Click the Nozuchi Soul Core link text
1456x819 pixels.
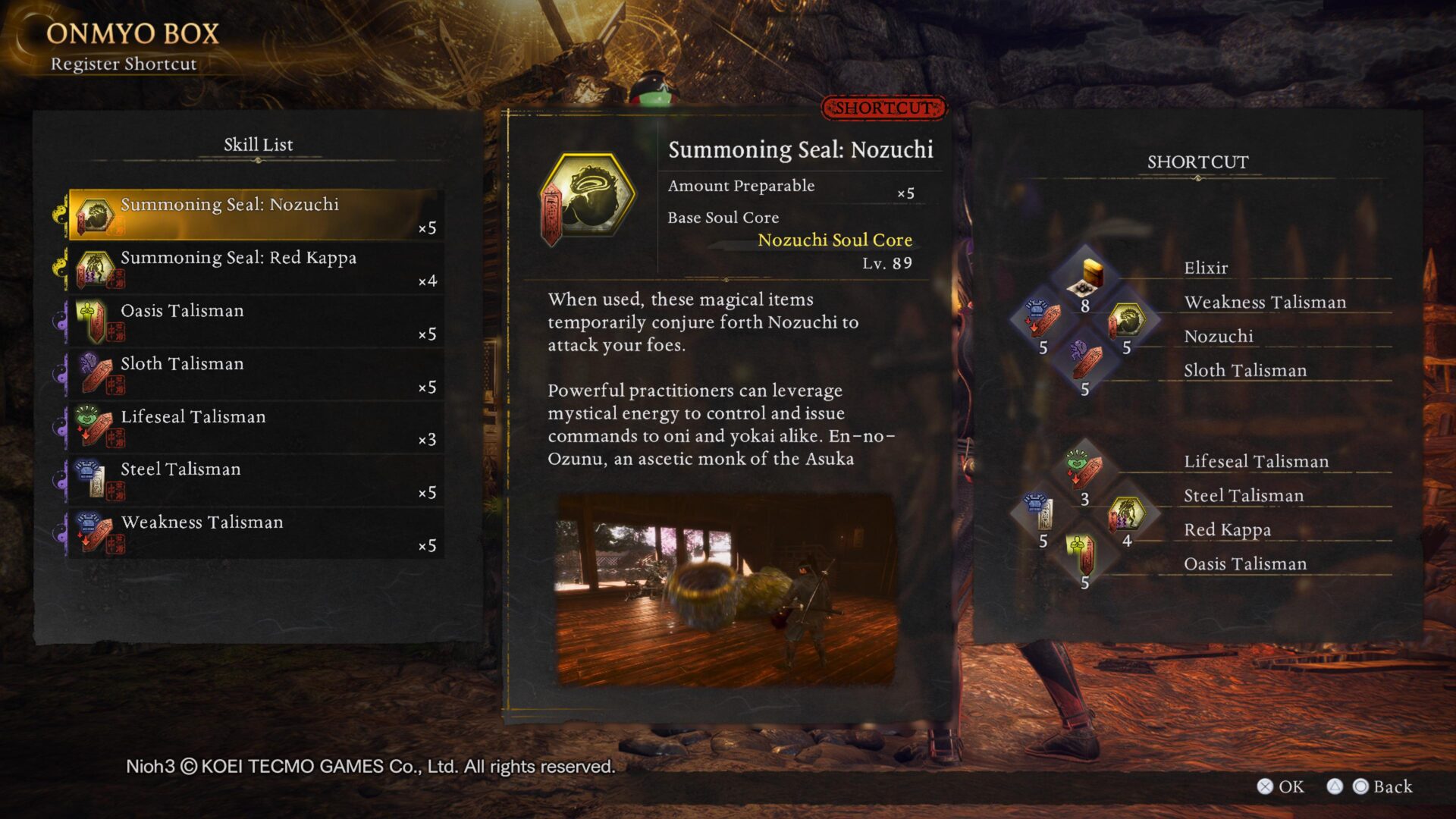tap(835, 240)
